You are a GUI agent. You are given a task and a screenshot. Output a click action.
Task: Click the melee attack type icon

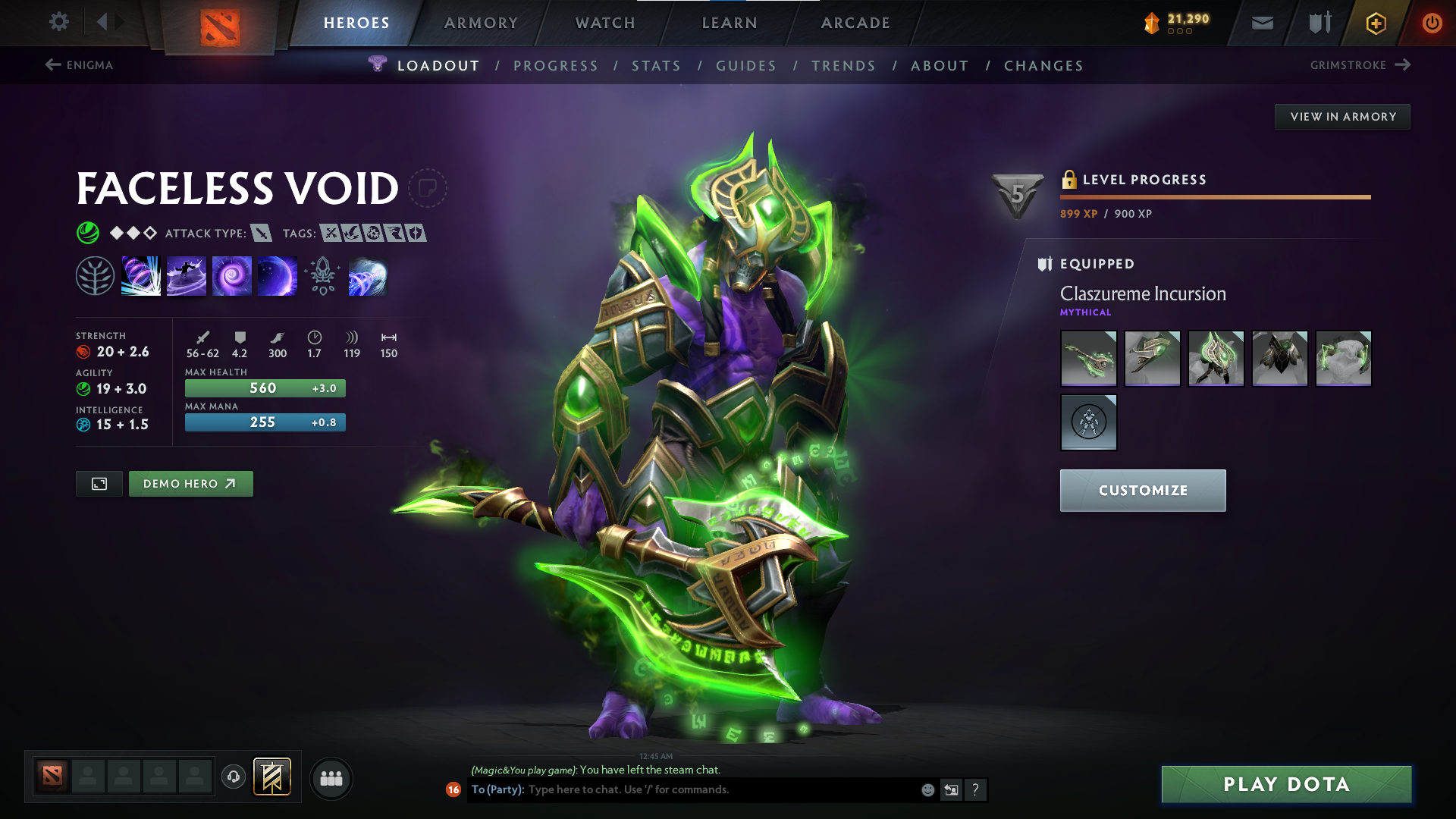pyautogui.click(x=261, y=234)
